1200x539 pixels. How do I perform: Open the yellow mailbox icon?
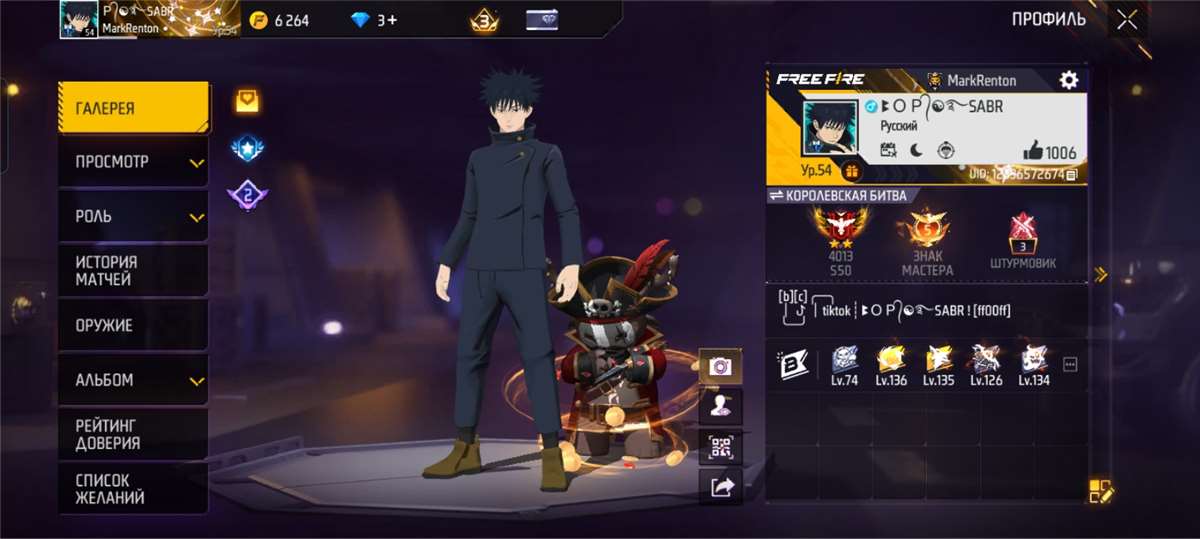(247, 99)
